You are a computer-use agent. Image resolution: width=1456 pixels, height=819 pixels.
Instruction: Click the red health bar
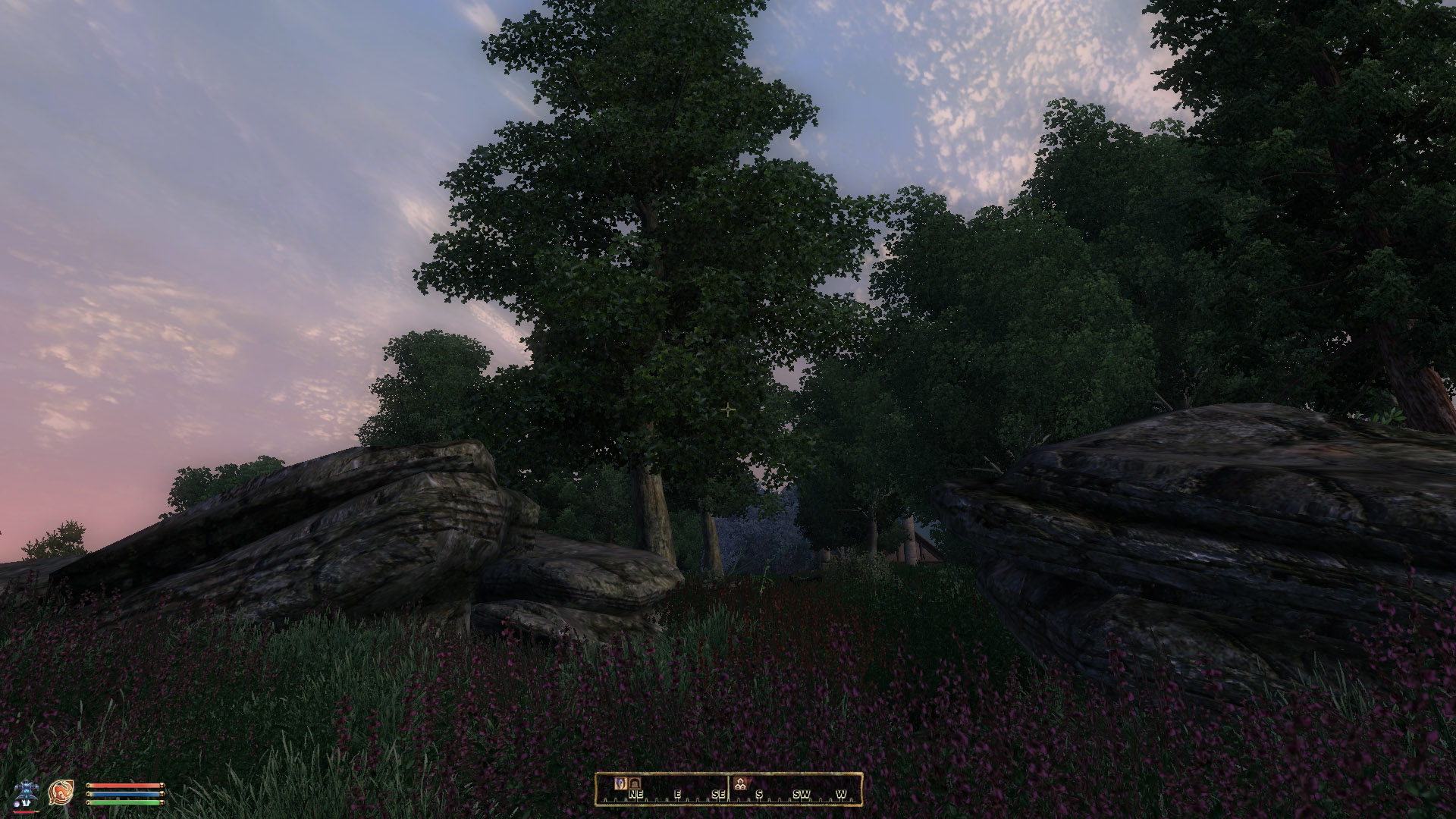pyautogui.click(x=124, y=786)
